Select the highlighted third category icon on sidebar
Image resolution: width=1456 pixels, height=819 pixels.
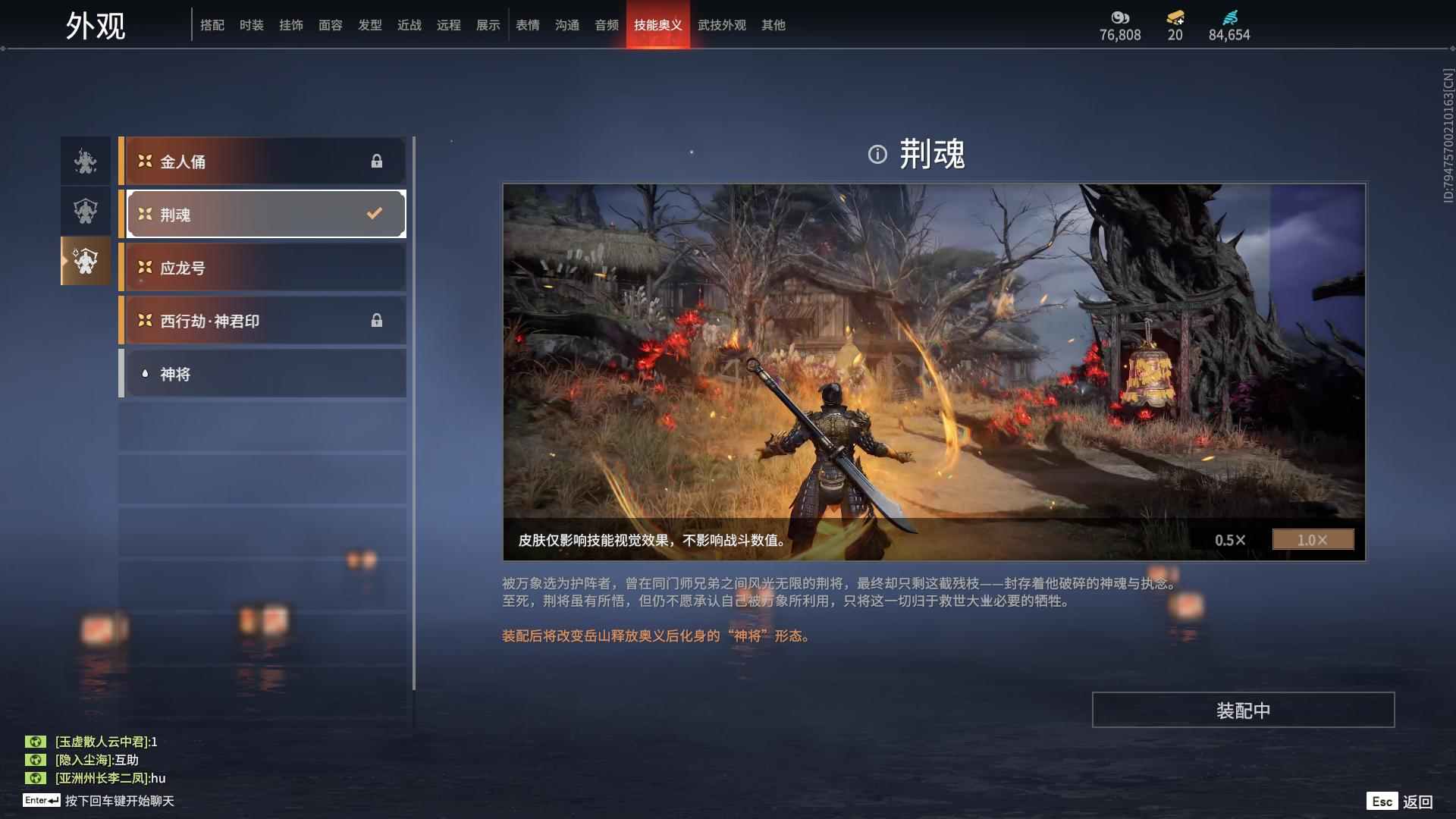tap(84, 262)
